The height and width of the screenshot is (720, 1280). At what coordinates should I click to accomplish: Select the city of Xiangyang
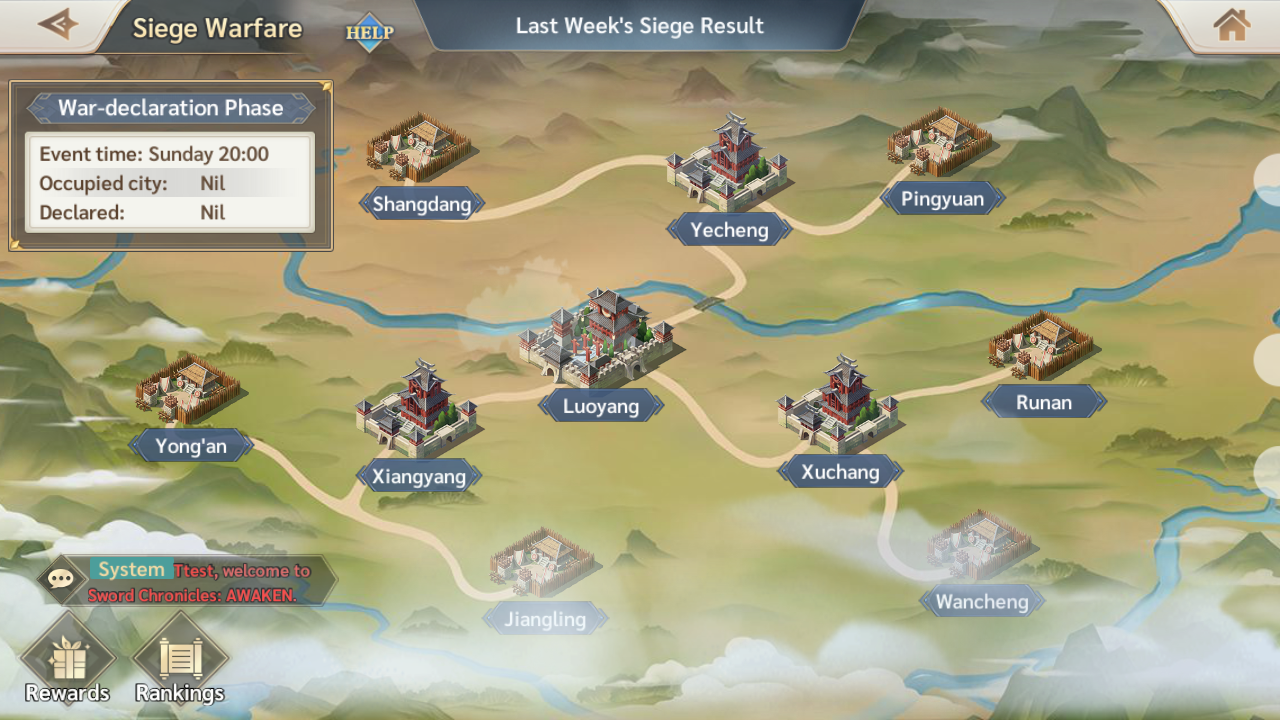pyautogui.click(x=417, y=412)
